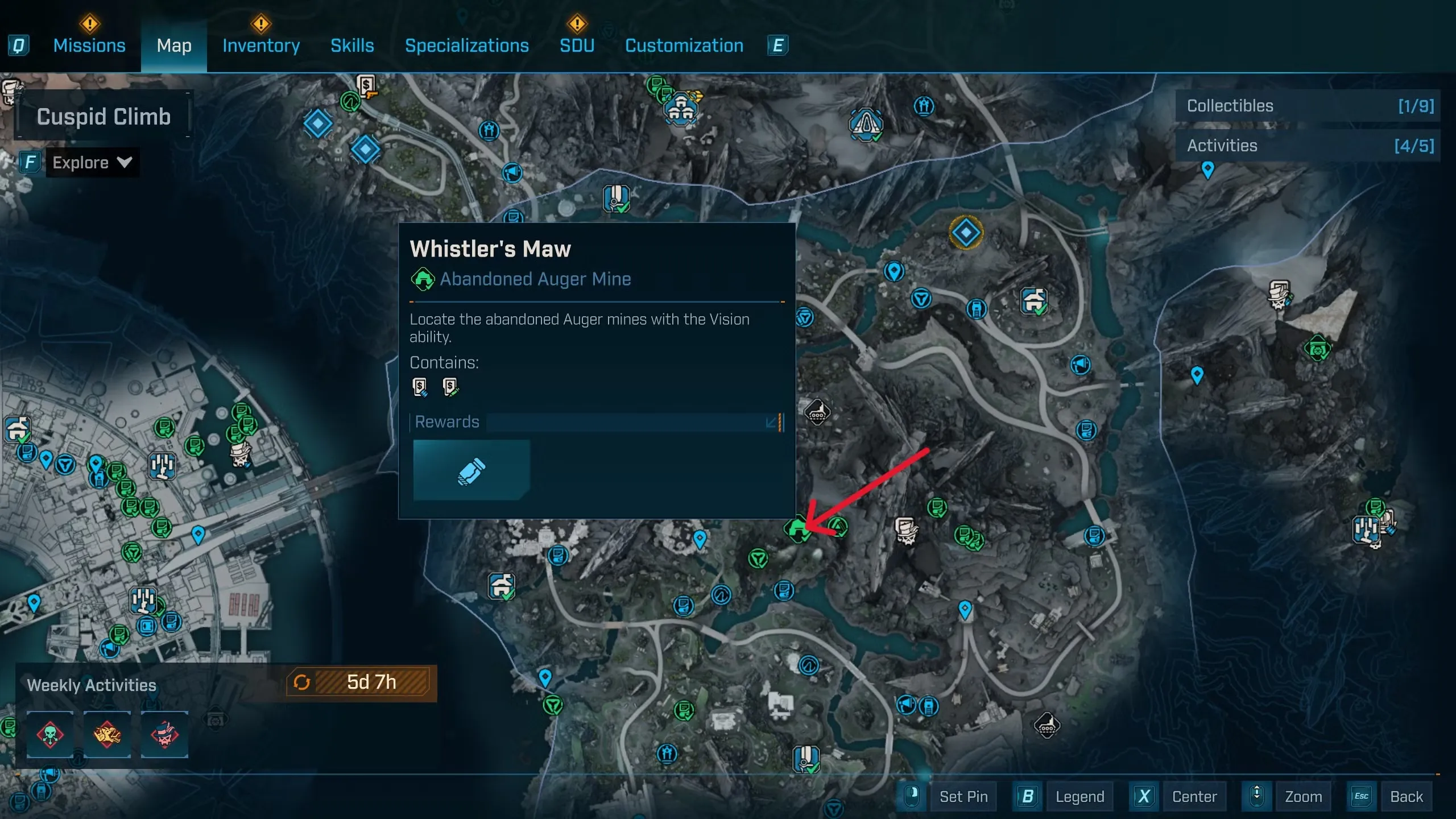1456x819 pixels.
Task: Switch to the Customization tab
Action: coord(684,45)
